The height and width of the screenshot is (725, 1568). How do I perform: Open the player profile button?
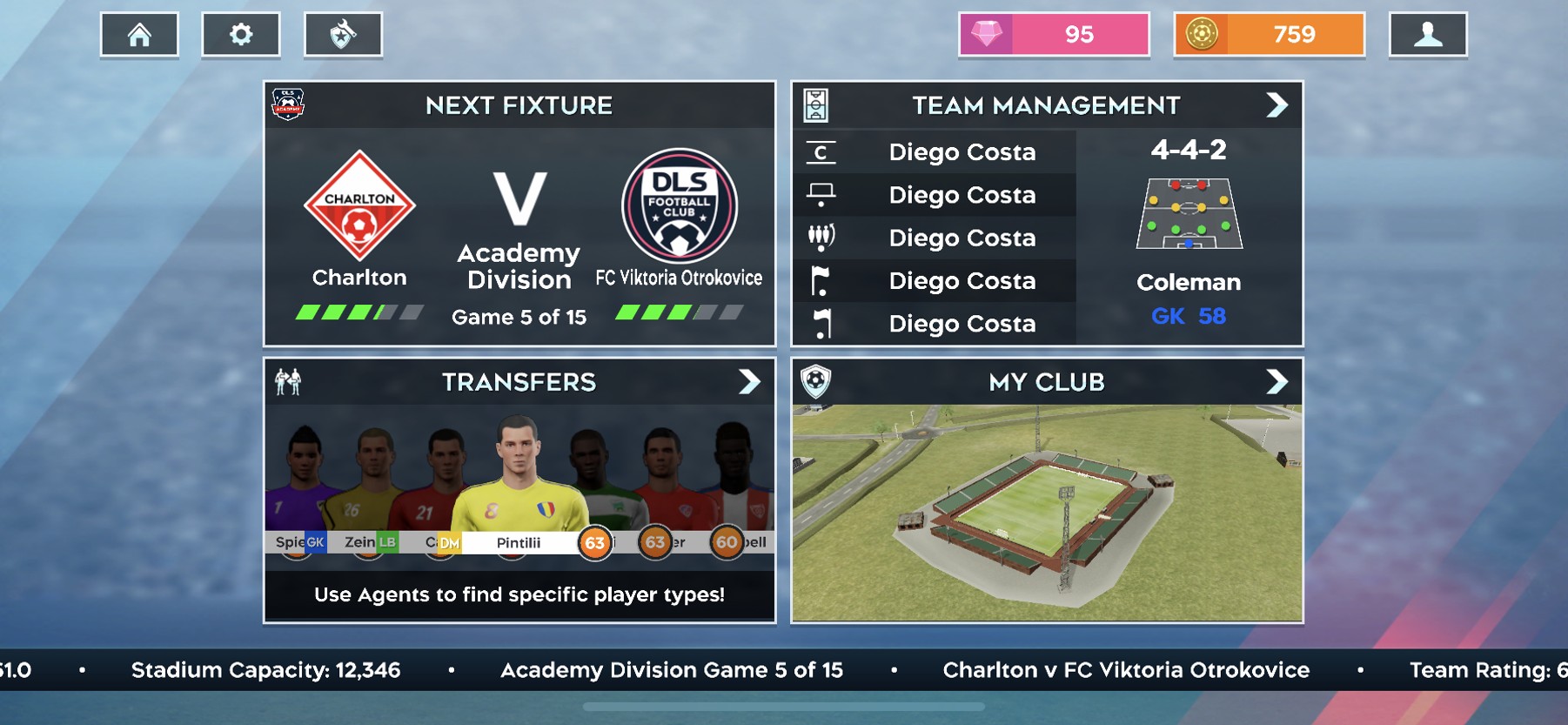click(1428, 35)
